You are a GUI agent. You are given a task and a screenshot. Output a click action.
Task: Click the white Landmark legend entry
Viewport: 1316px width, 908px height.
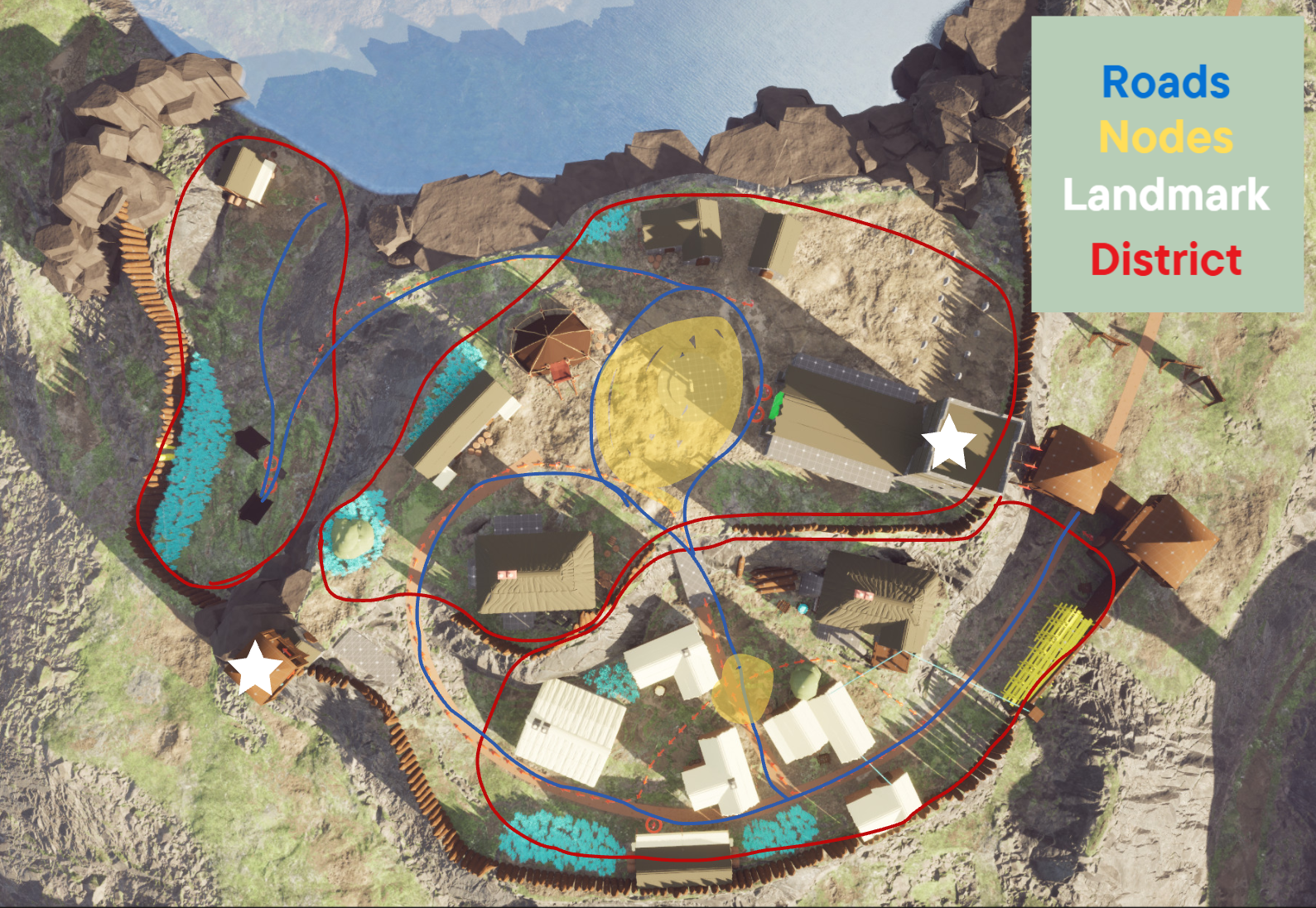pyautogui.click(x=1165, y=196)
